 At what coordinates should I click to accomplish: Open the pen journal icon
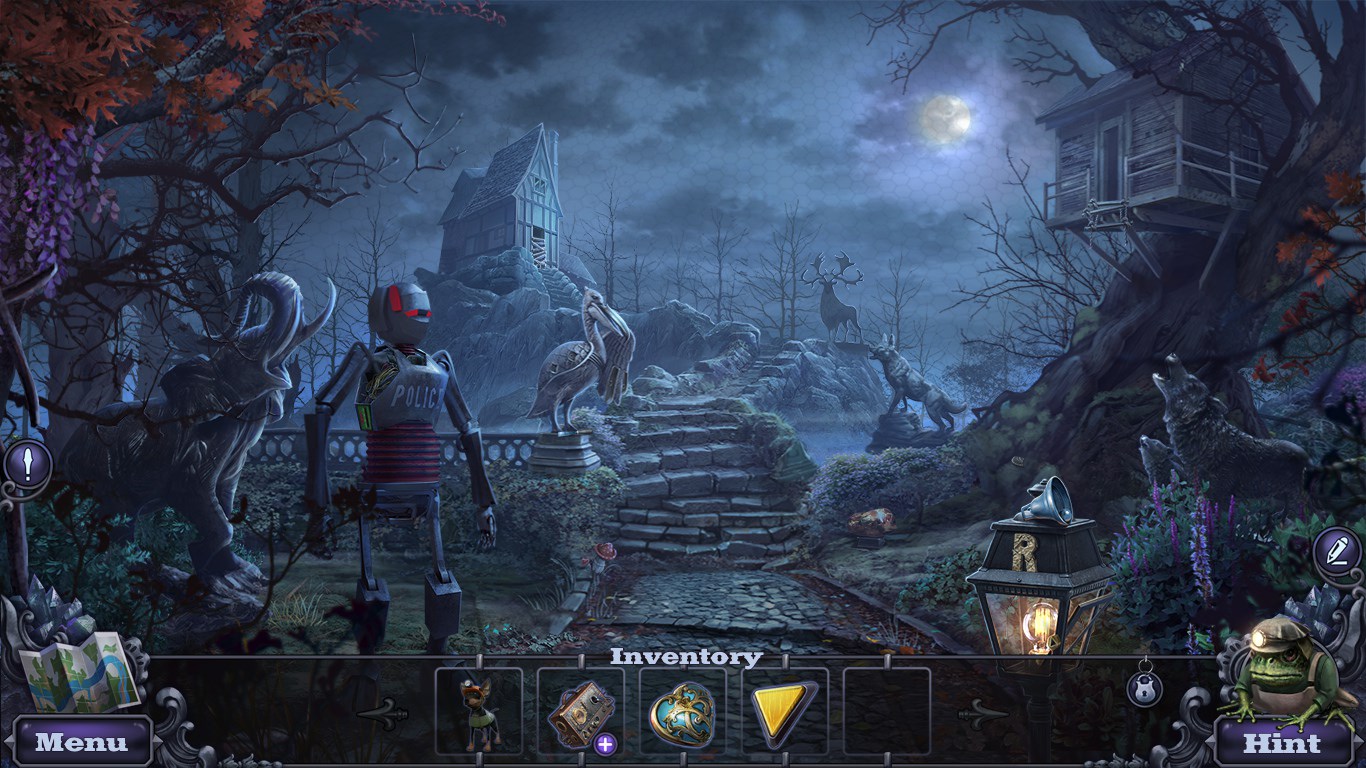1337,552
